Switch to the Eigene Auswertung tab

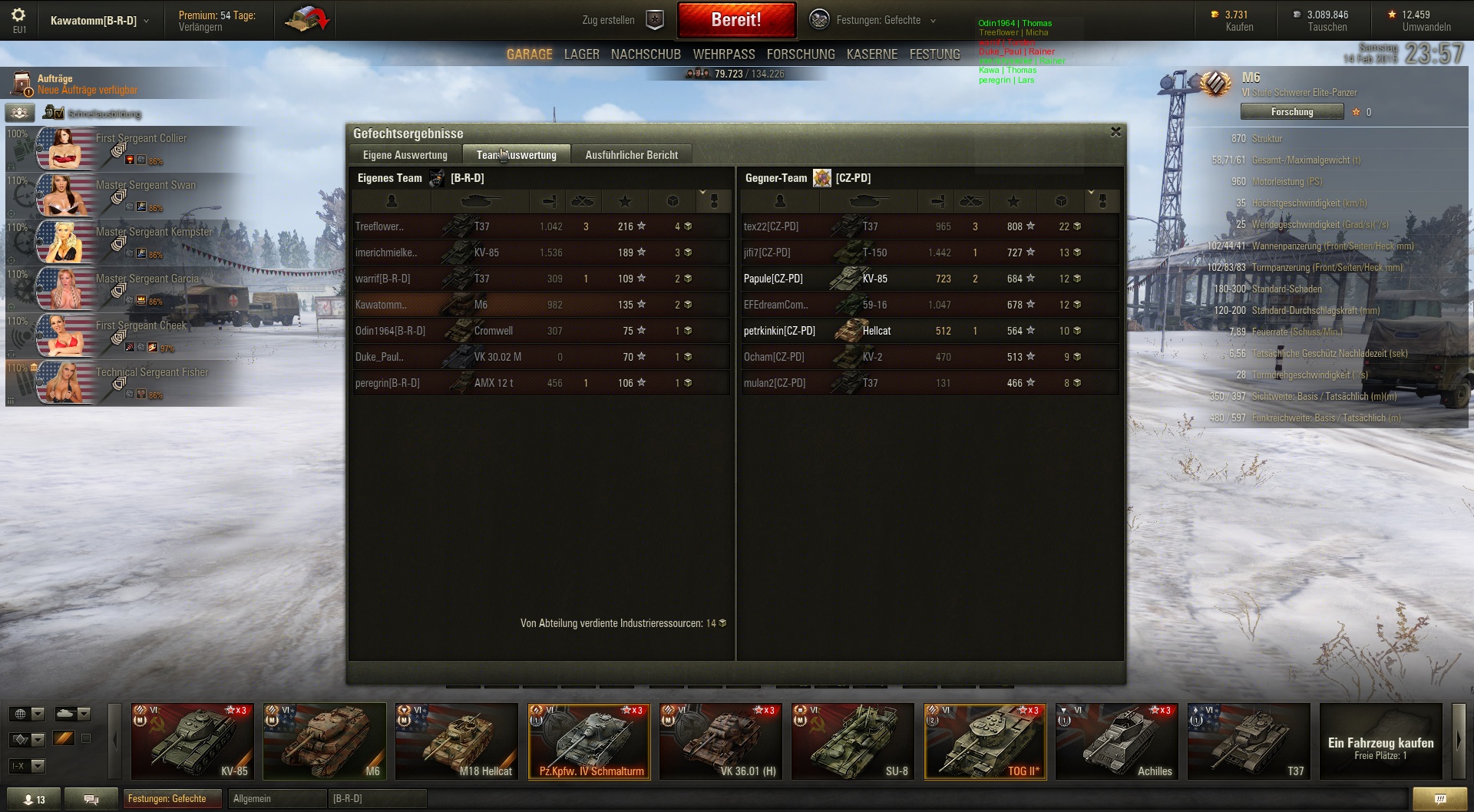click(x=405, y=155)
